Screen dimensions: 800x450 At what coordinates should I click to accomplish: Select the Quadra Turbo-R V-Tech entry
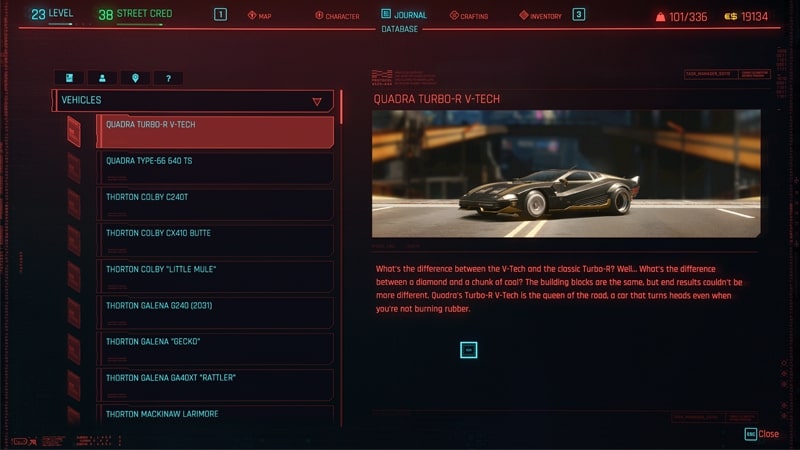coord(214,132)
